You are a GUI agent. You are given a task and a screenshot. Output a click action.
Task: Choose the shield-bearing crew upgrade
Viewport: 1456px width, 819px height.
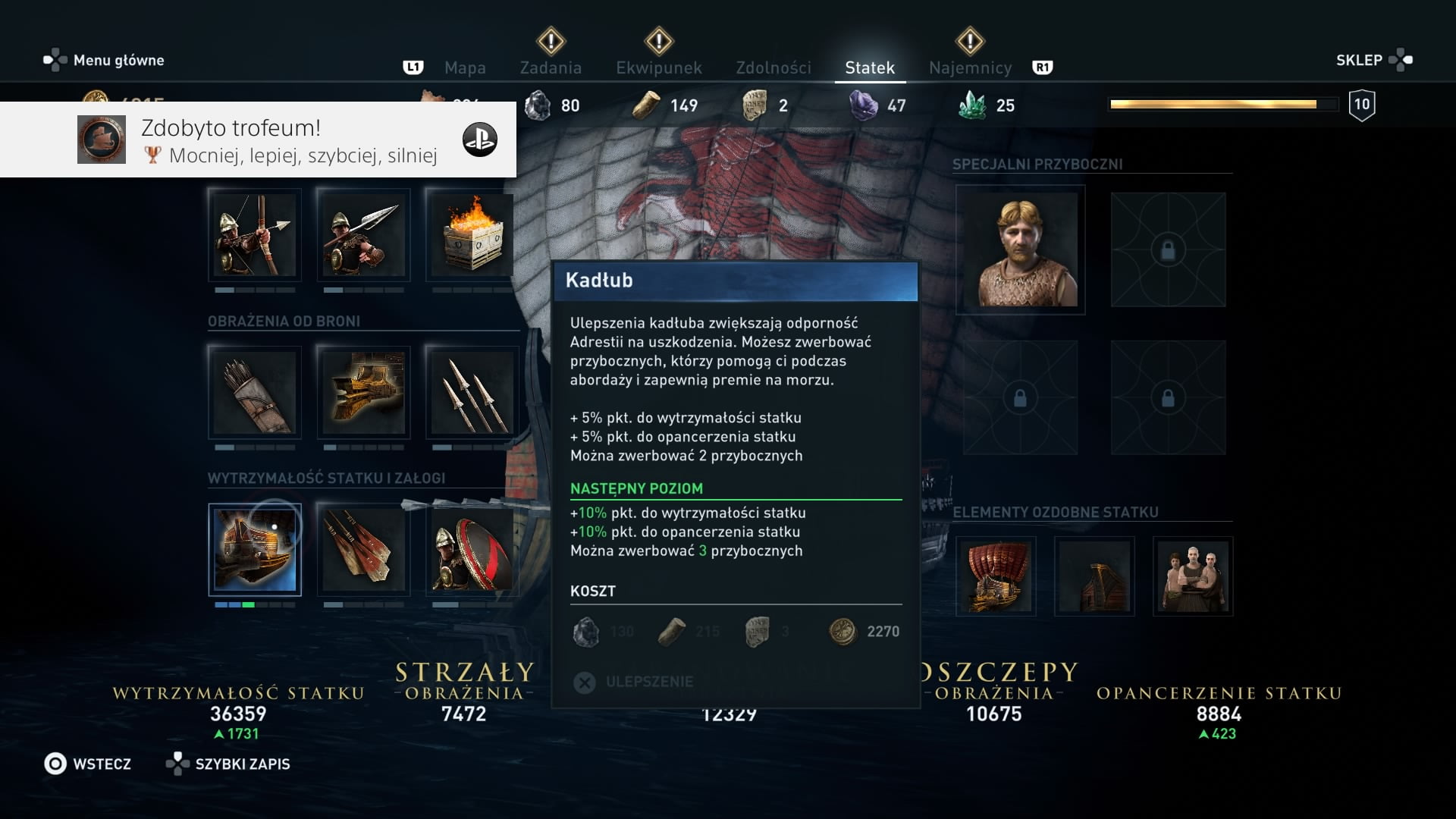click(472, 550)
